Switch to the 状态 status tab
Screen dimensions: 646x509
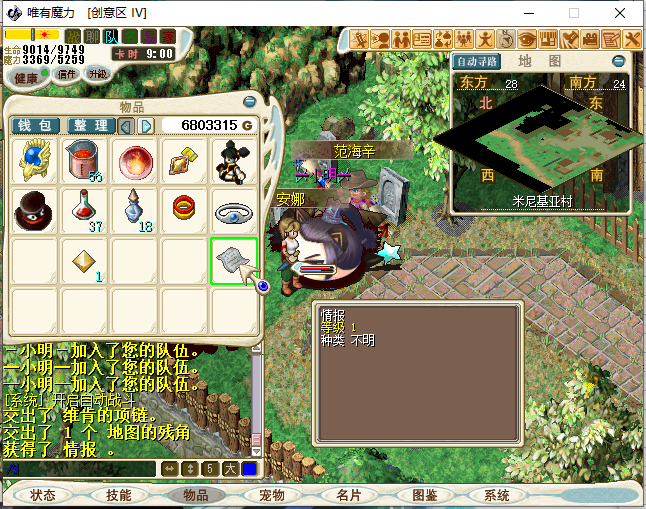click(43, 495)
